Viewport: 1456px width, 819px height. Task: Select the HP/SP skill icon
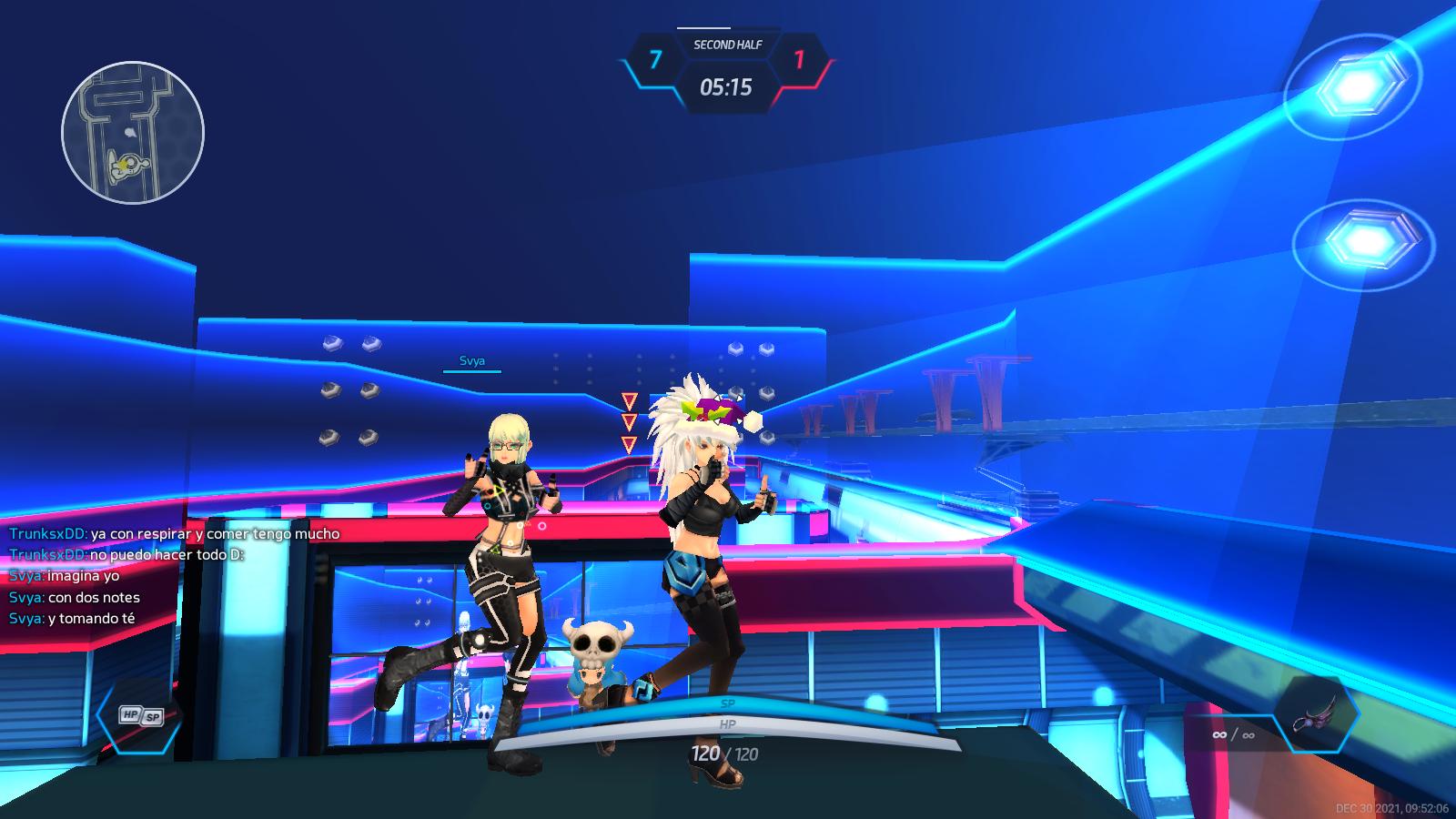[x=140, y=716]
